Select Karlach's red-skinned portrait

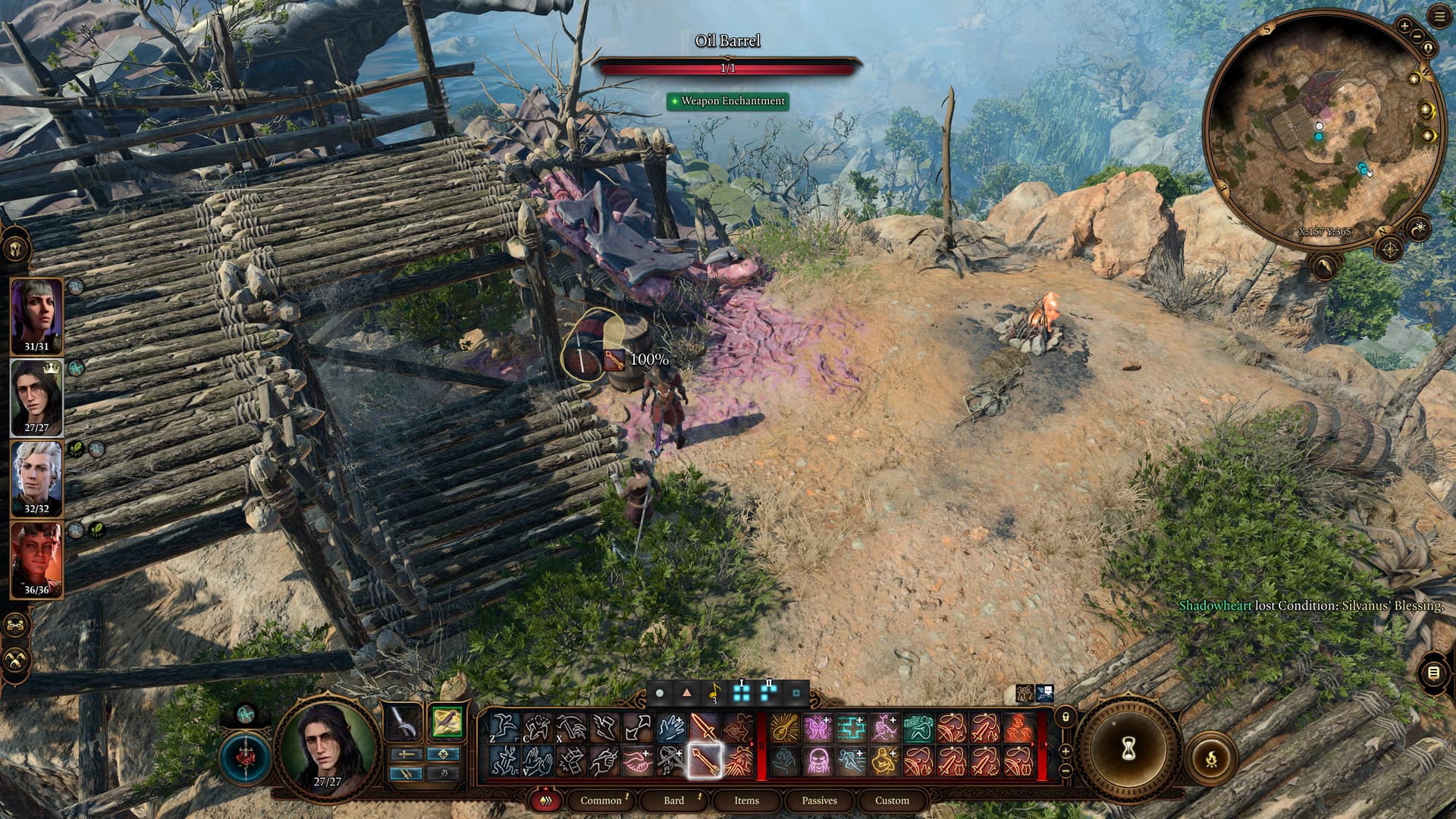36,559
